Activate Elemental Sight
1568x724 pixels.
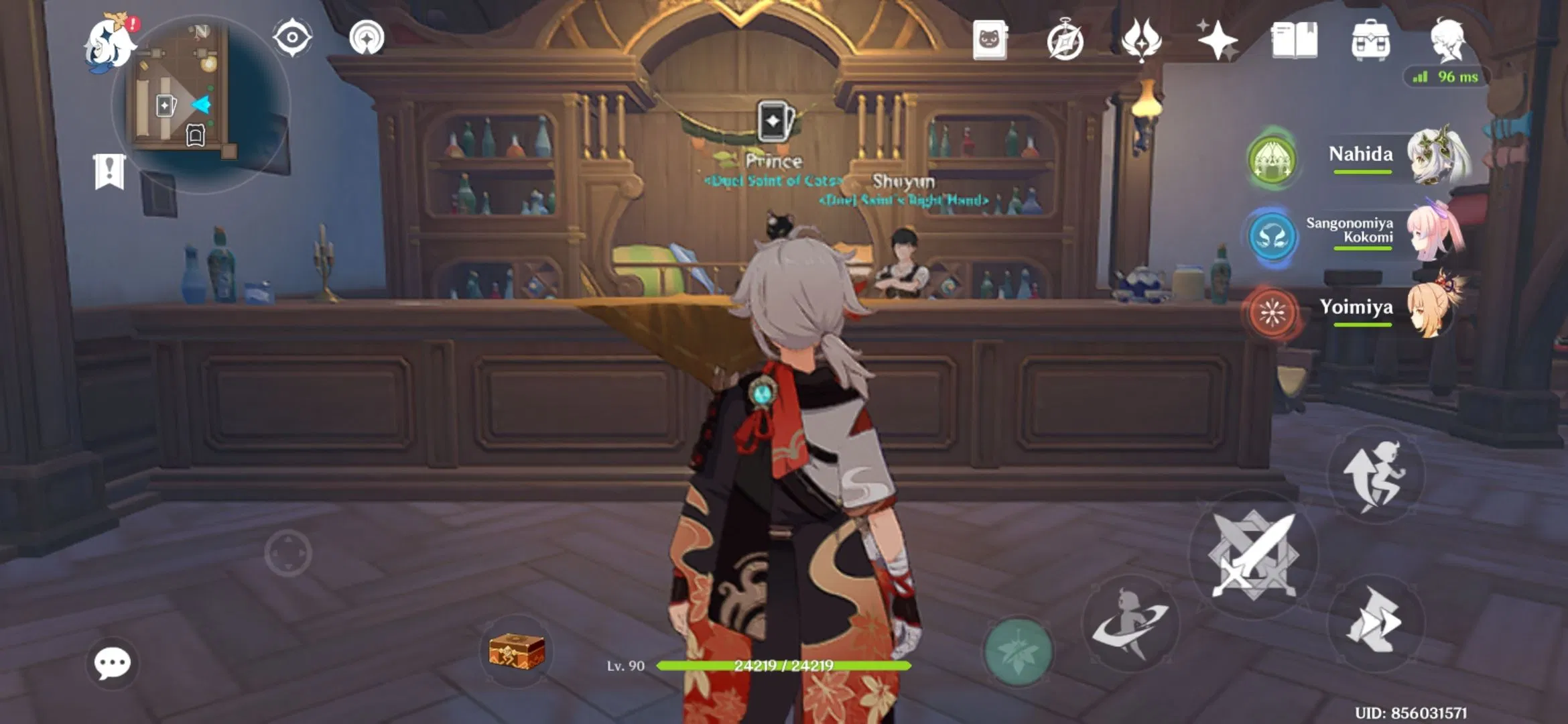[291, 37]
